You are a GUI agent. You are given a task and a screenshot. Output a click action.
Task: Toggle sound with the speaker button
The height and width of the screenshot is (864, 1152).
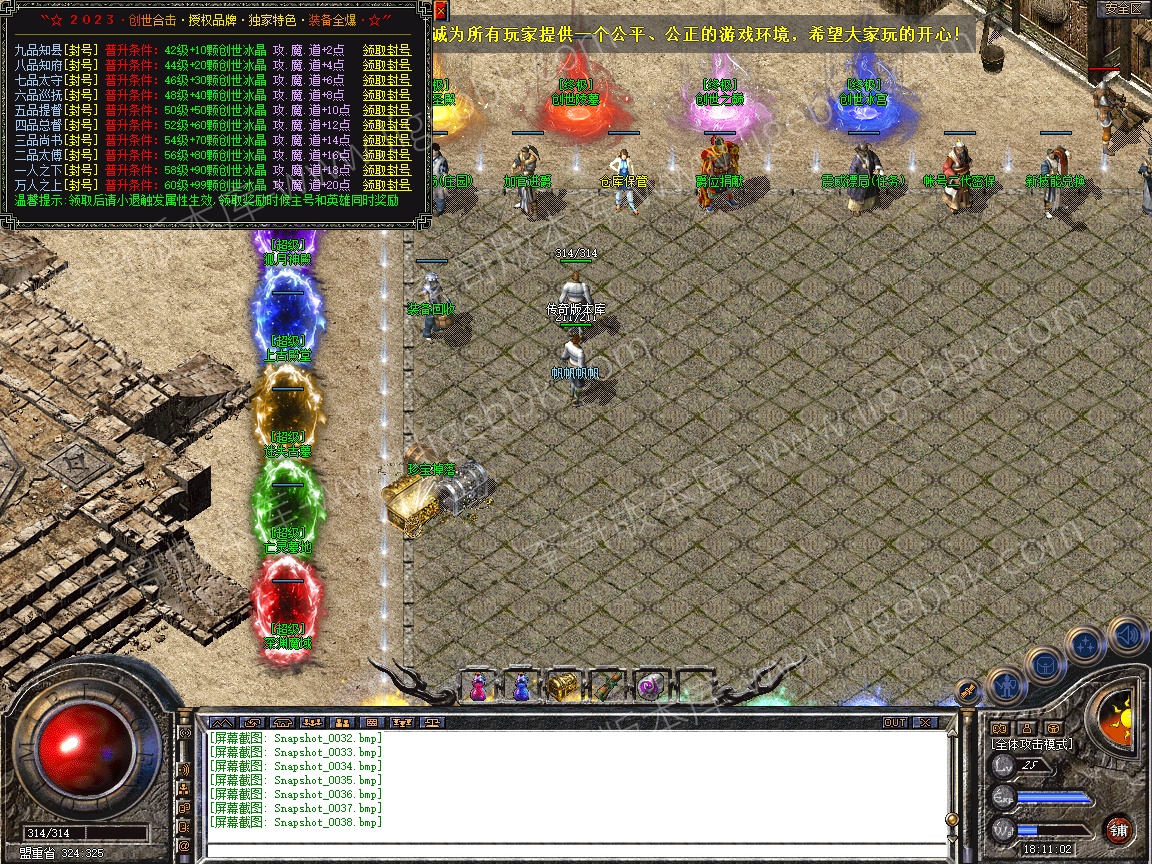[1127, 635]
